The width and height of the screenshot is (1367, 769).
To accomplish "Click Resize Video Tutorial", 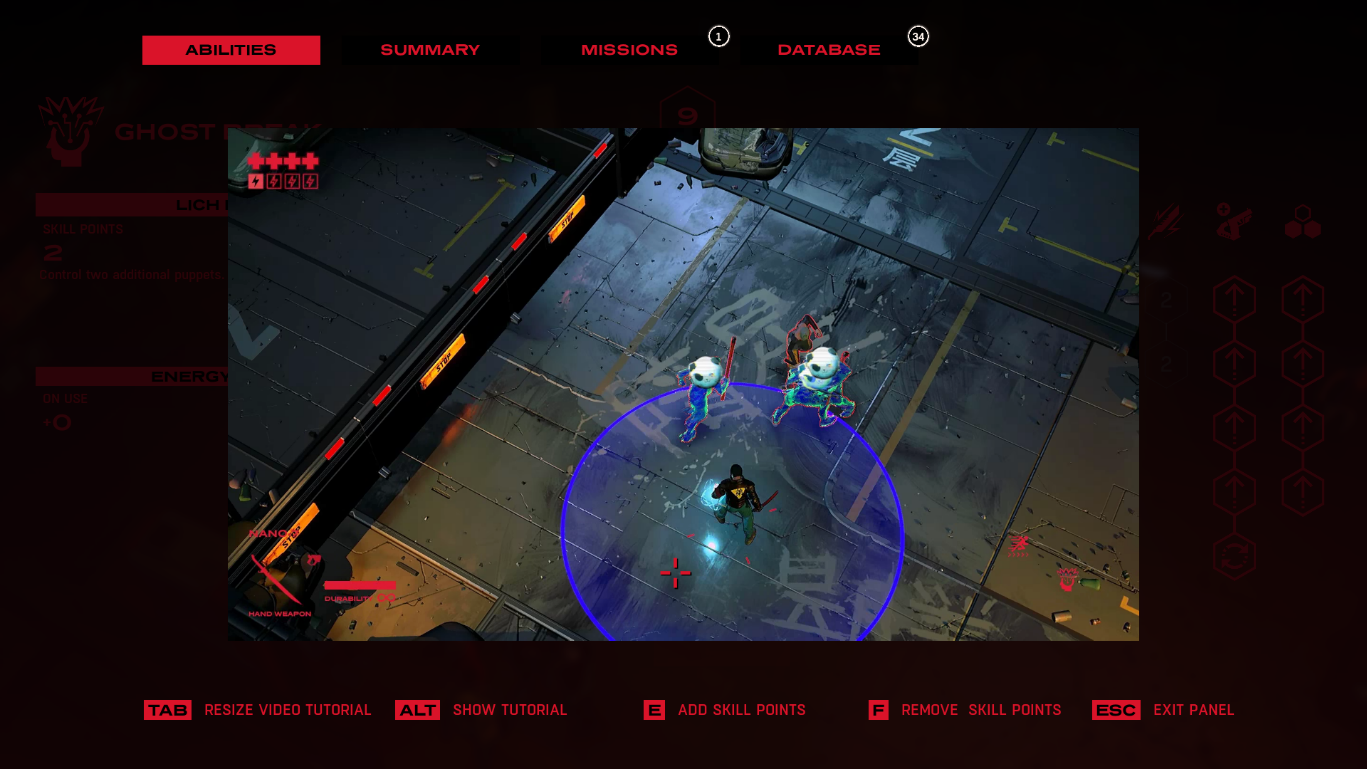I will pyautogui.click(x=288, y=710).
